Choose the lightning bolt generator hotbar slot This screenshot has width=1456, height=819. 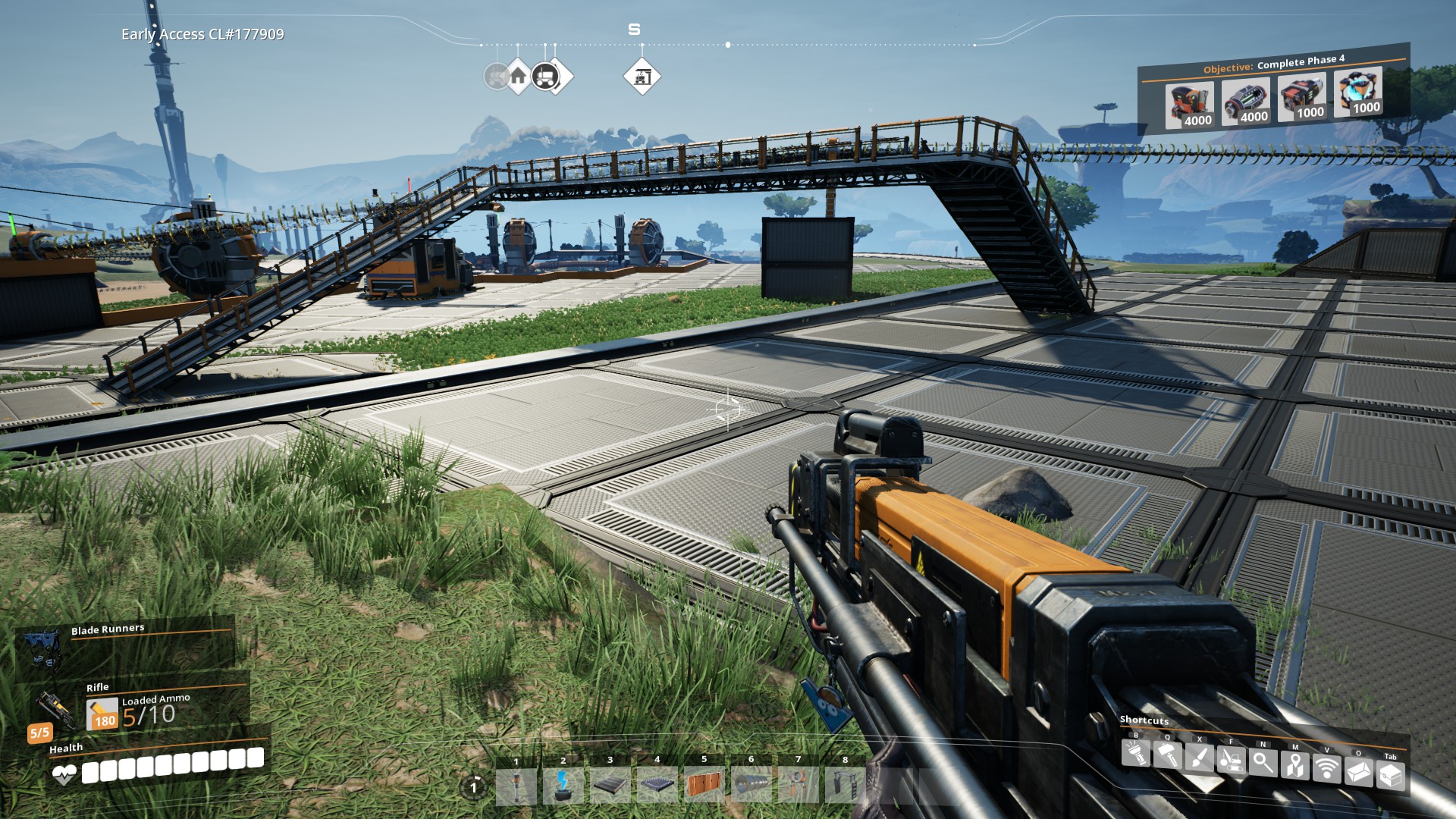click(563, 785)
